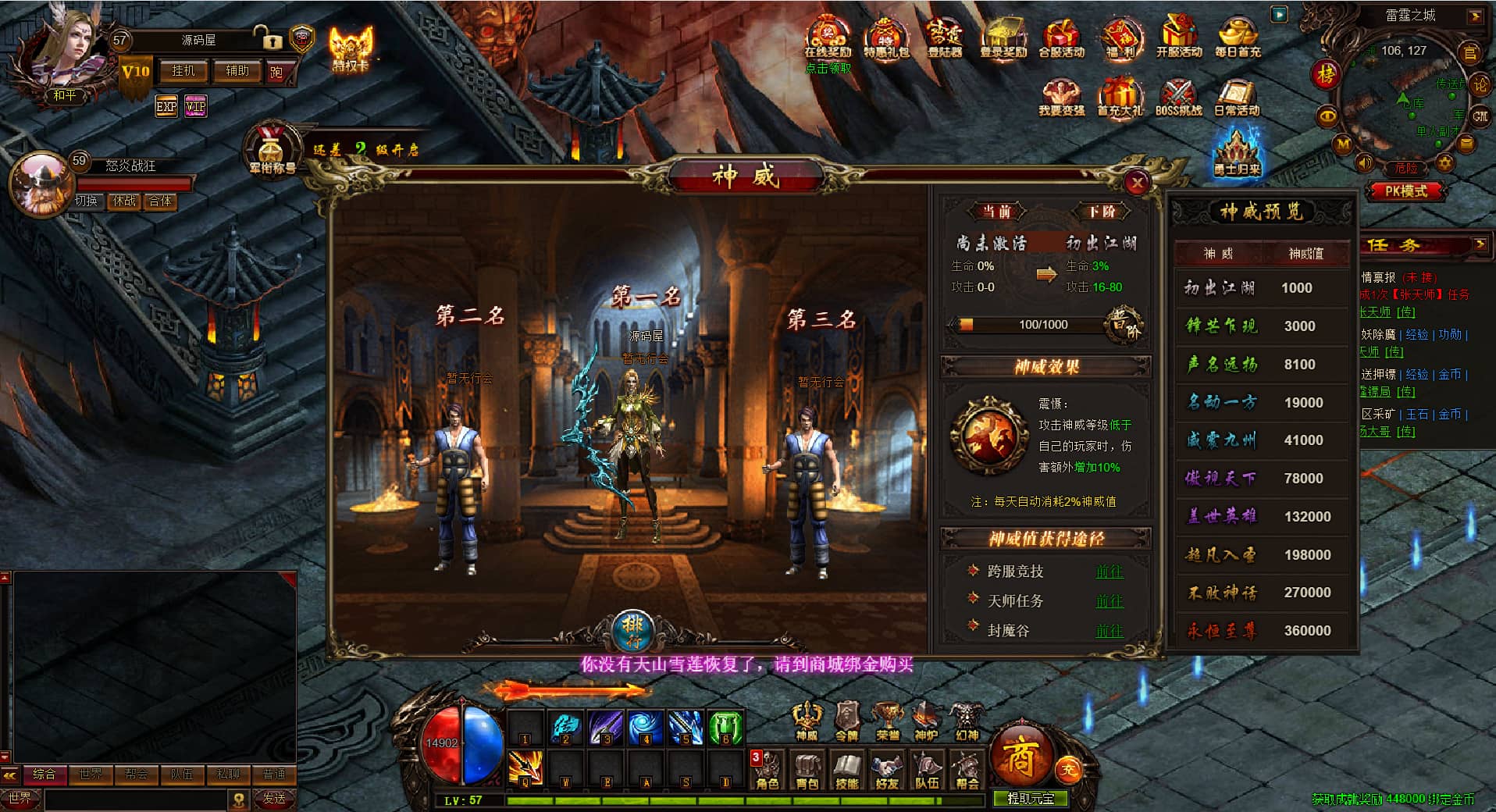1496x812 pixels.
Task: Open the BOSS挑战 icon
Action: click(x=1178, y=98)
